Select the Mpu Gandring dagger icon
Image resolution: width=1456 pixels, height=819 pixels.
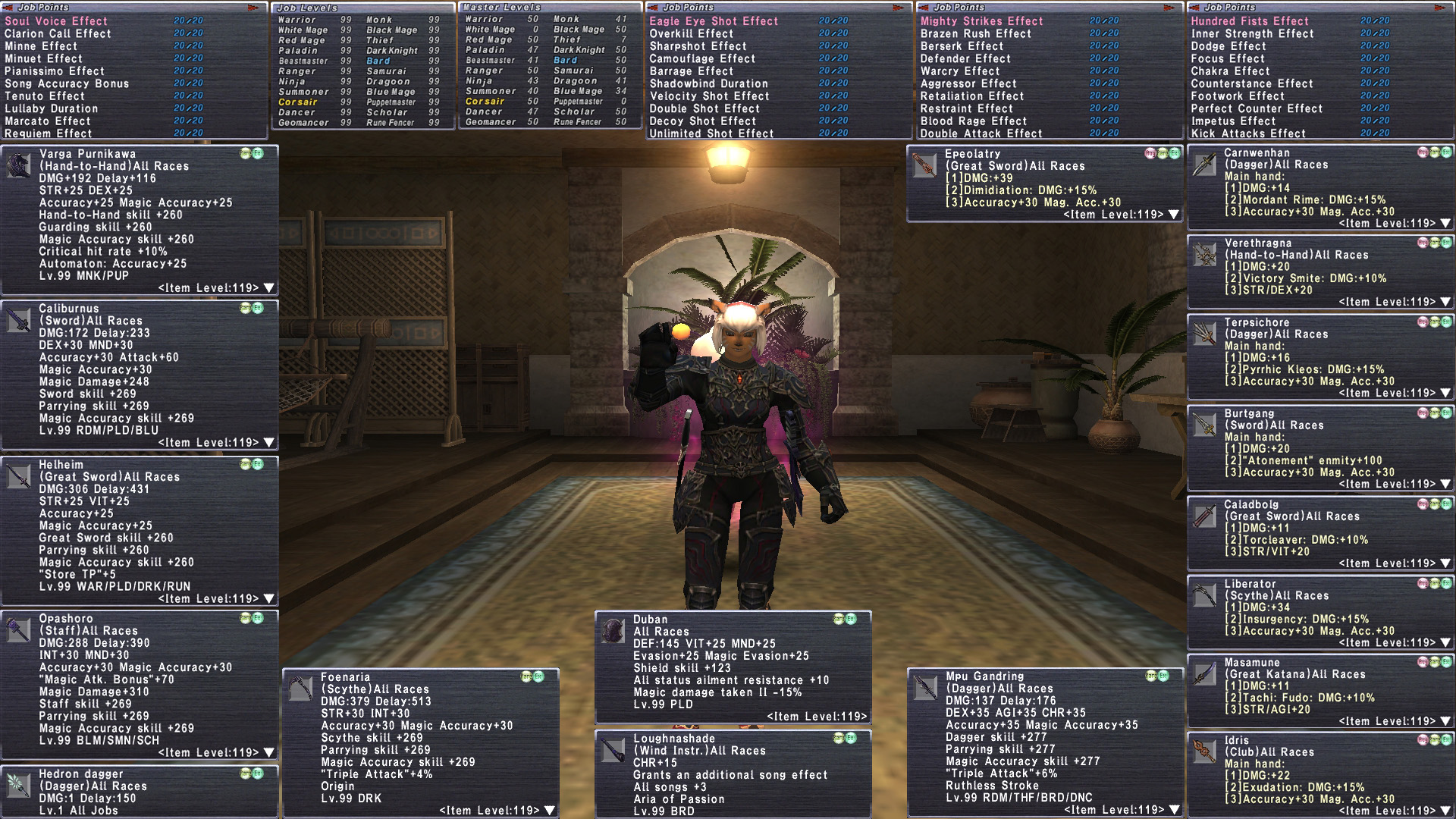click(x=925, y=688)
